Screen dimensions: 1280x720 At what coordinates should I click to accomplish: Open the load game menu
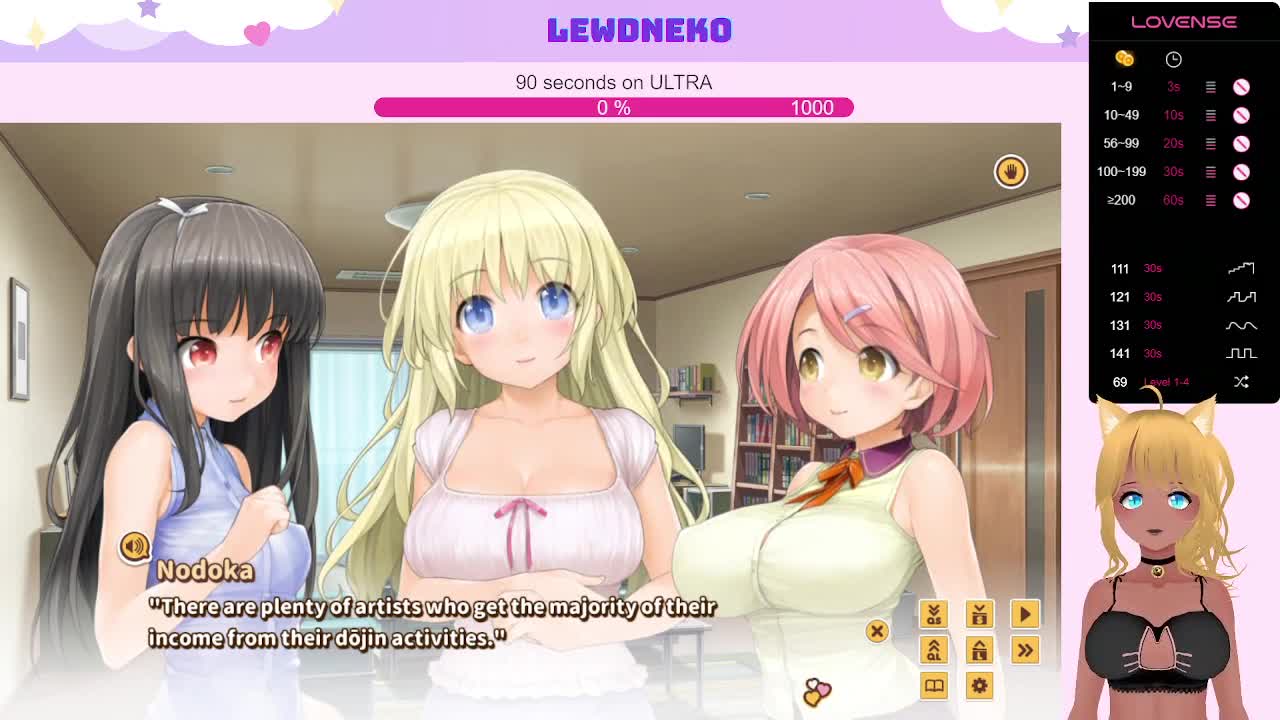pyautogui.click(x=979, y=650)
